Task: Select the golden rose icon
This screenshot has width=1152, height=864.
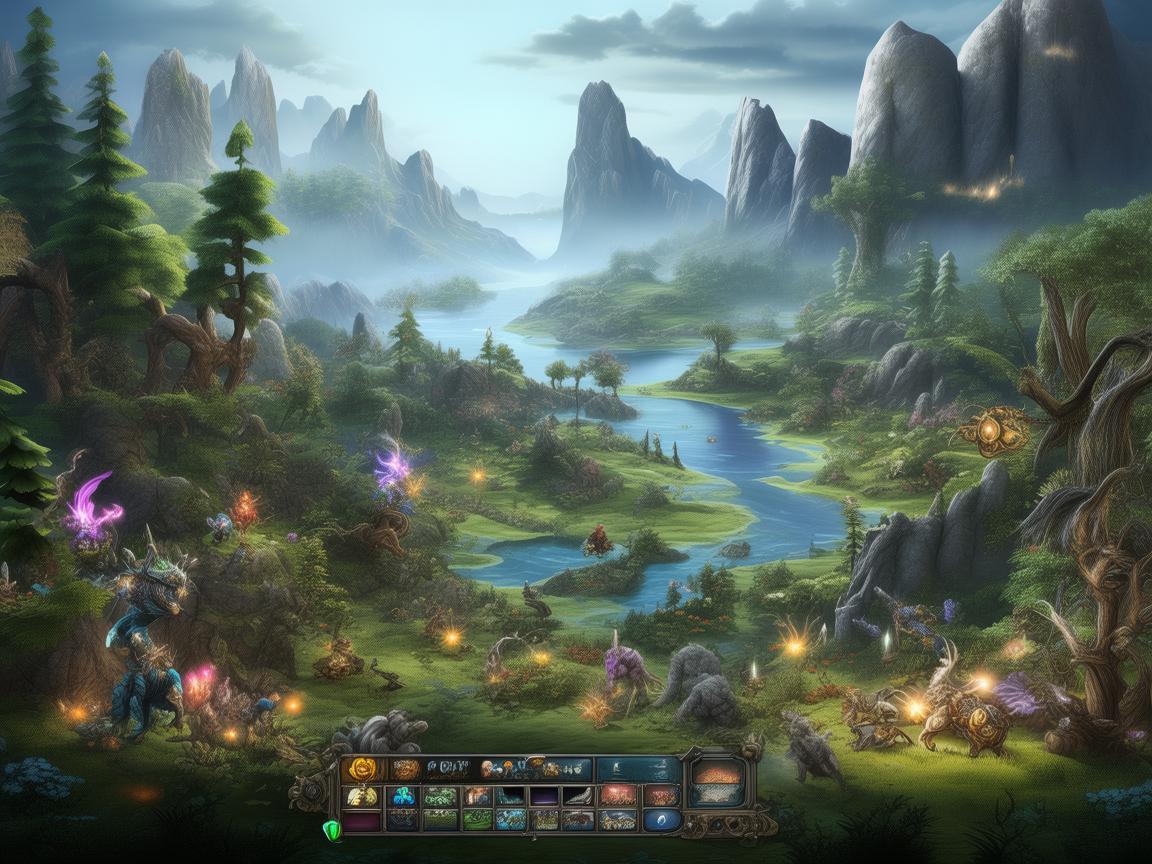Action: click(360, 769)
